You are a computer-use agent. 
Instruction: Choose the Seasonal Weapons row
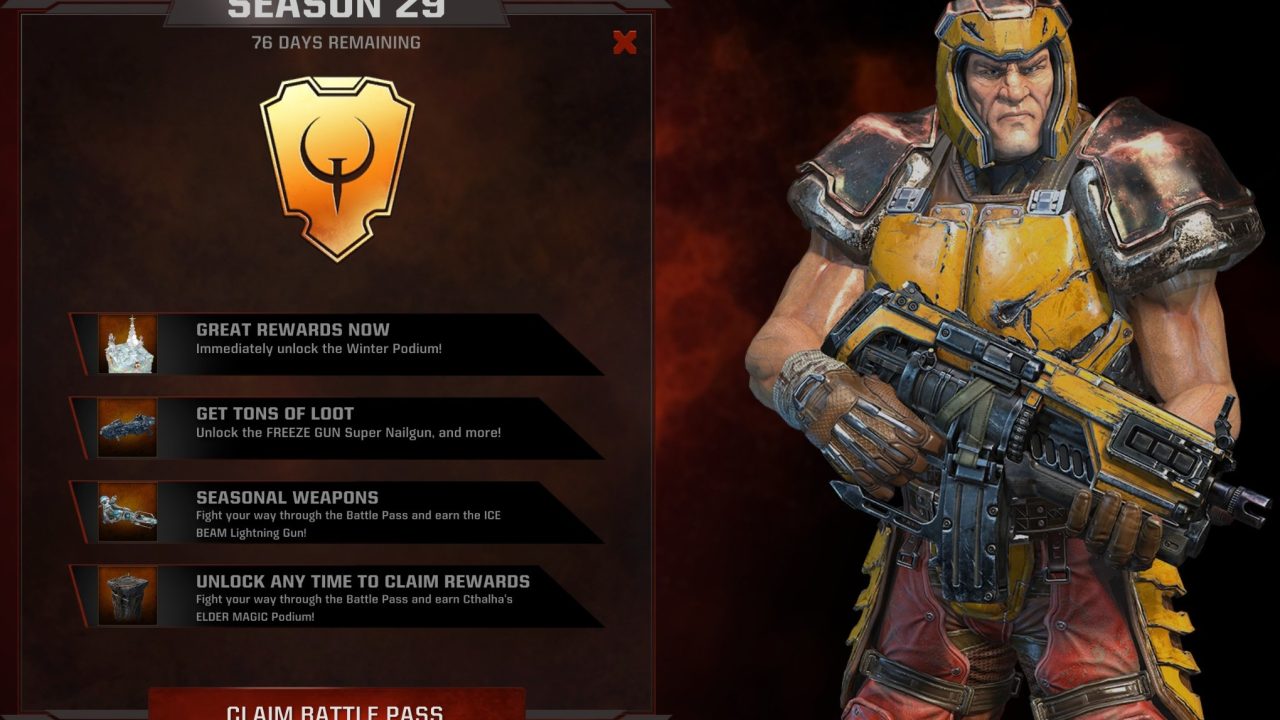click(x=340, y=511)
